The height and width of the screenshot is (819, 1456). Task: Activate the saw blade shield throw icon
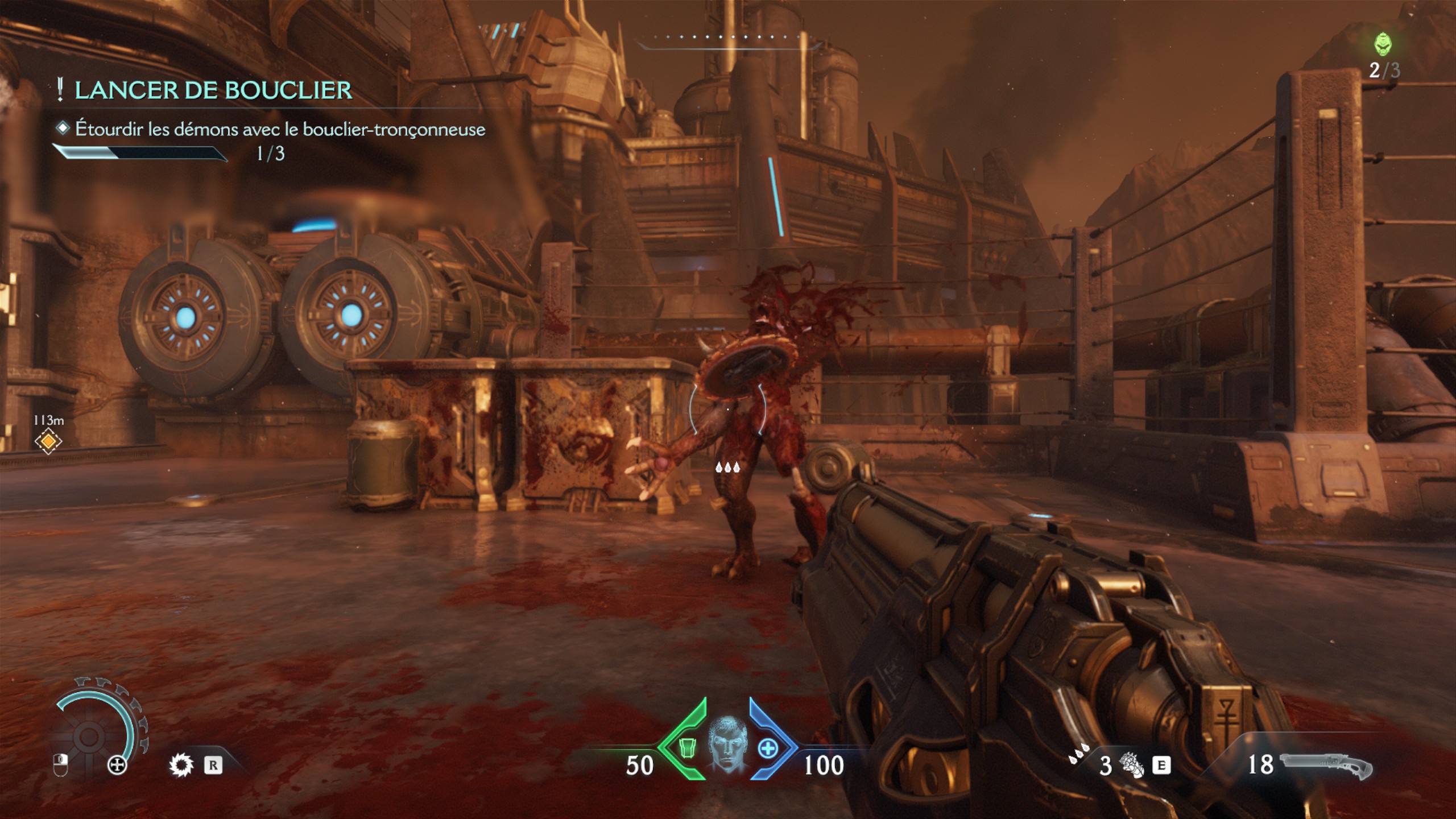tap(181, 765)
